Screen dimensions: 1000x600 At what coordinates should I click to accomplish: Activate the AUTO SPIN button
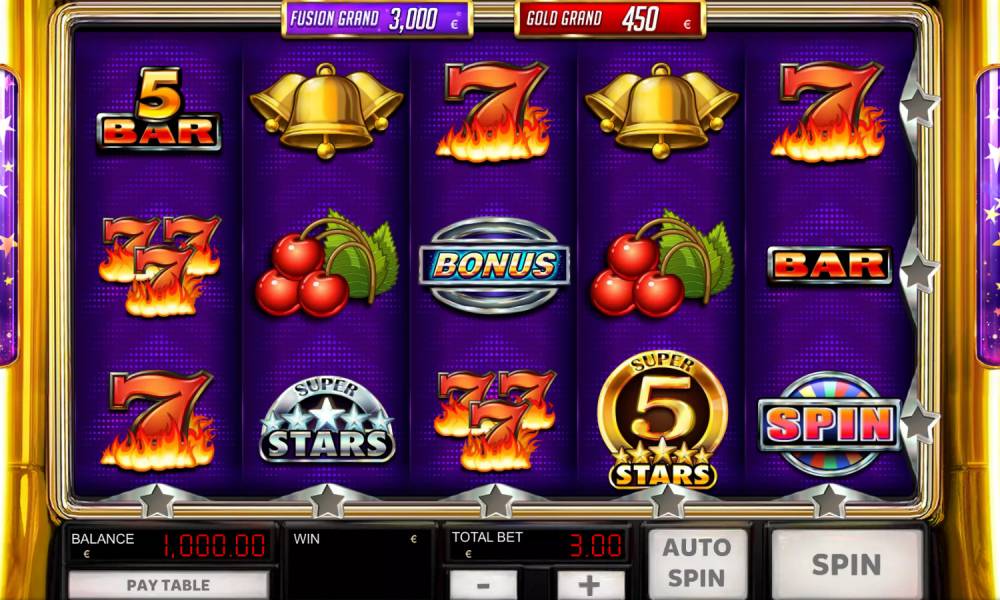point(696,564)
